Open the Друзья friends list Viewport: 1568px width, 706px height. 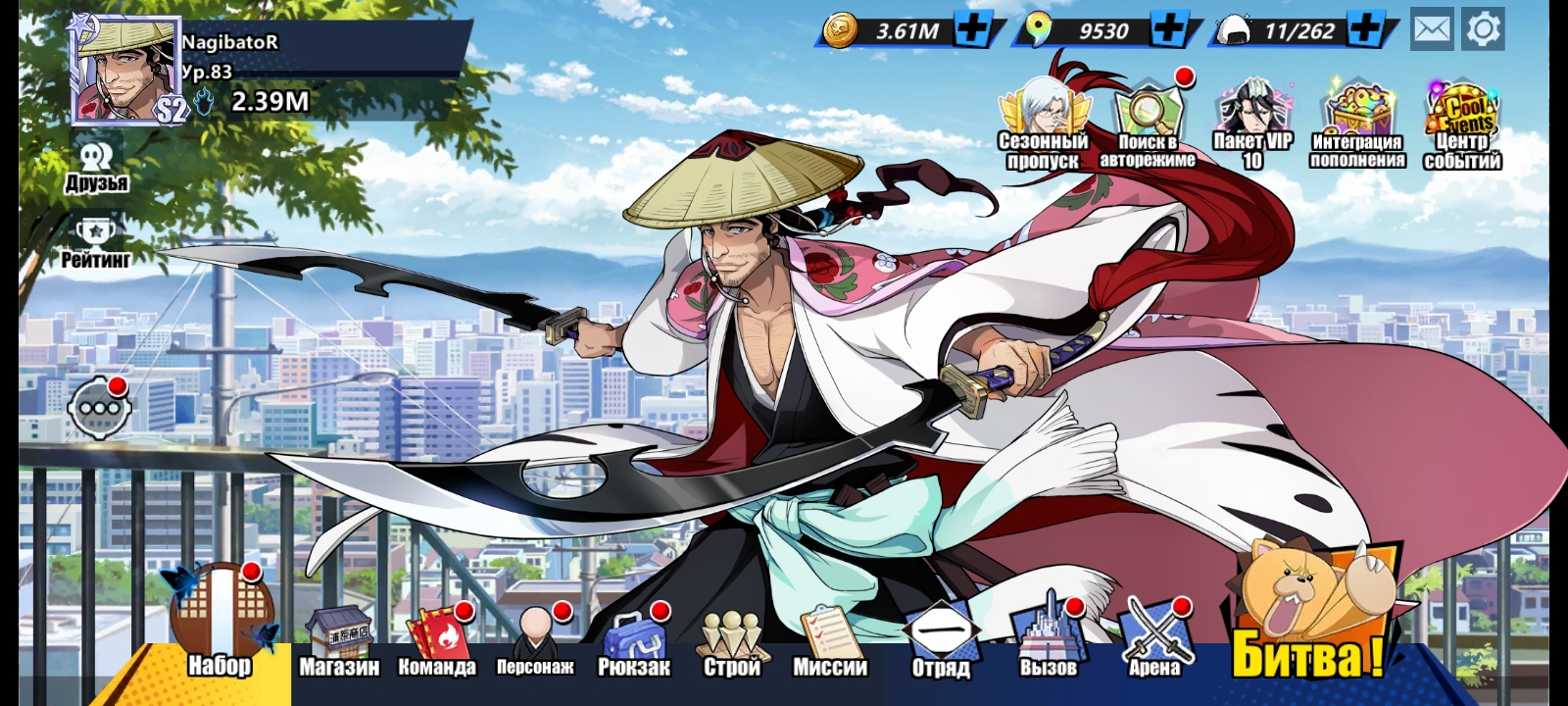tap(96, 167)
